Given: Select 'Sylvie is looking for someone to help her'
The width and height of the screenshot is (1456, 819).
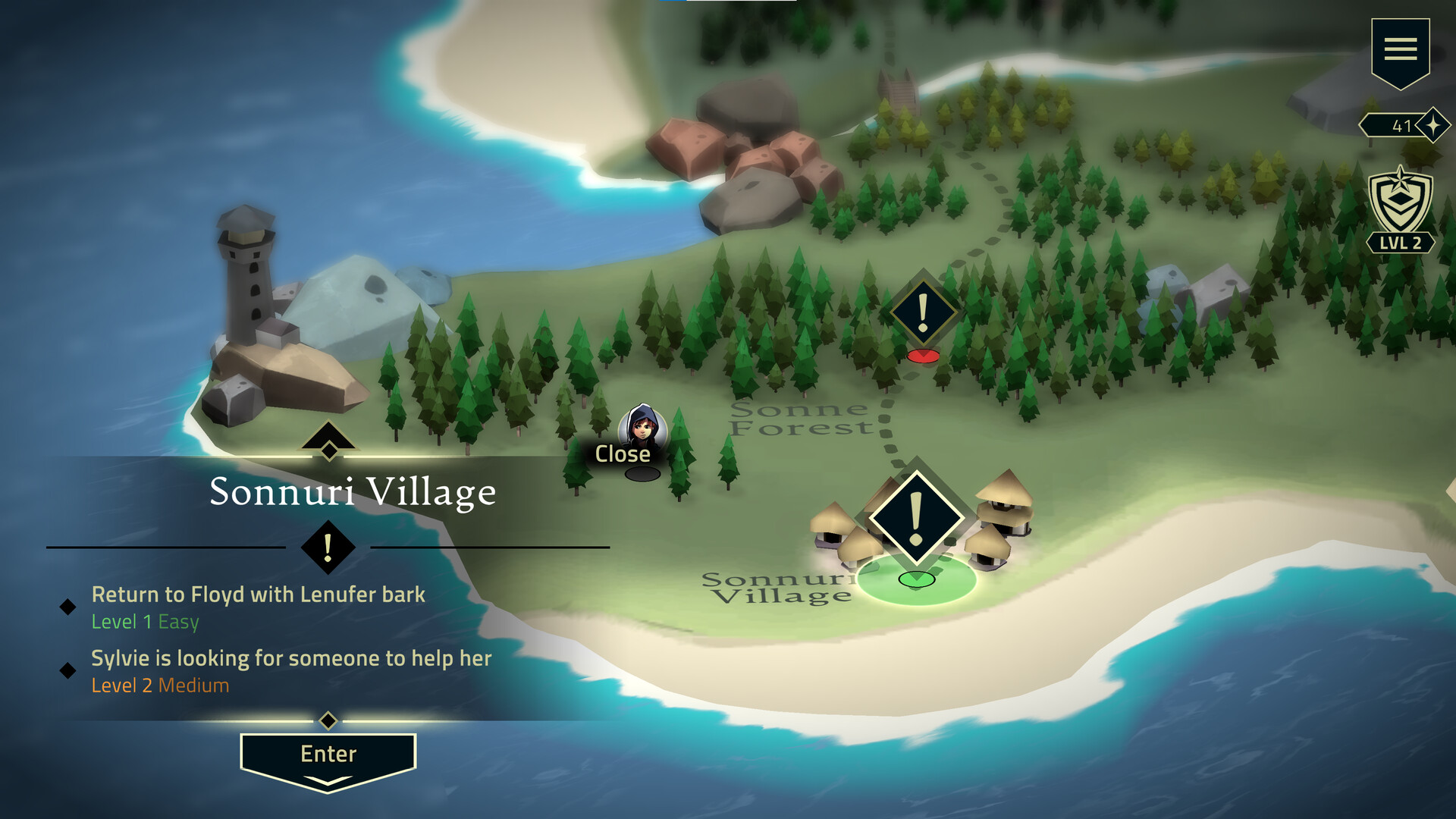Looking at the screenshot, I should coord(290,658).
